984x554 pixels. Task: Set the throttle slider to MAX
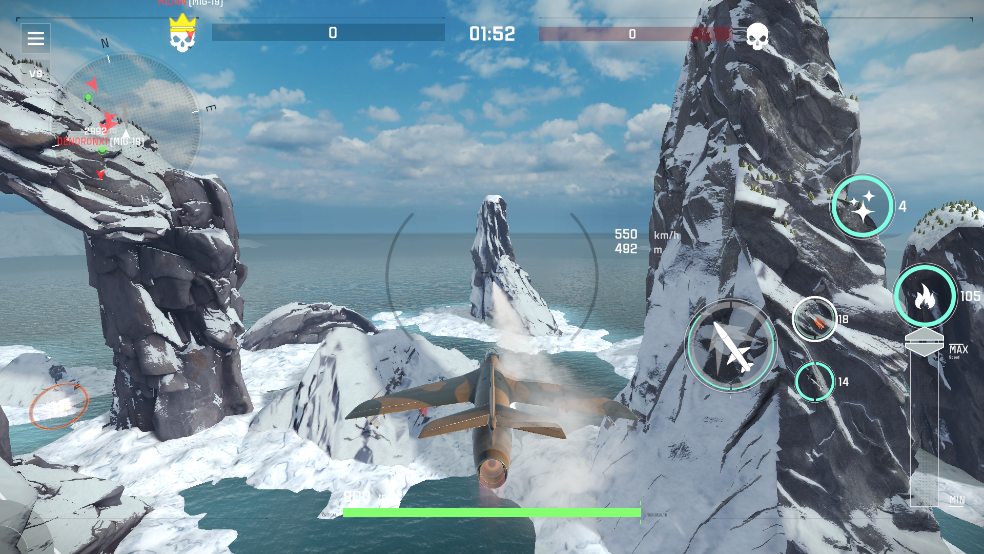coord(924,346)
